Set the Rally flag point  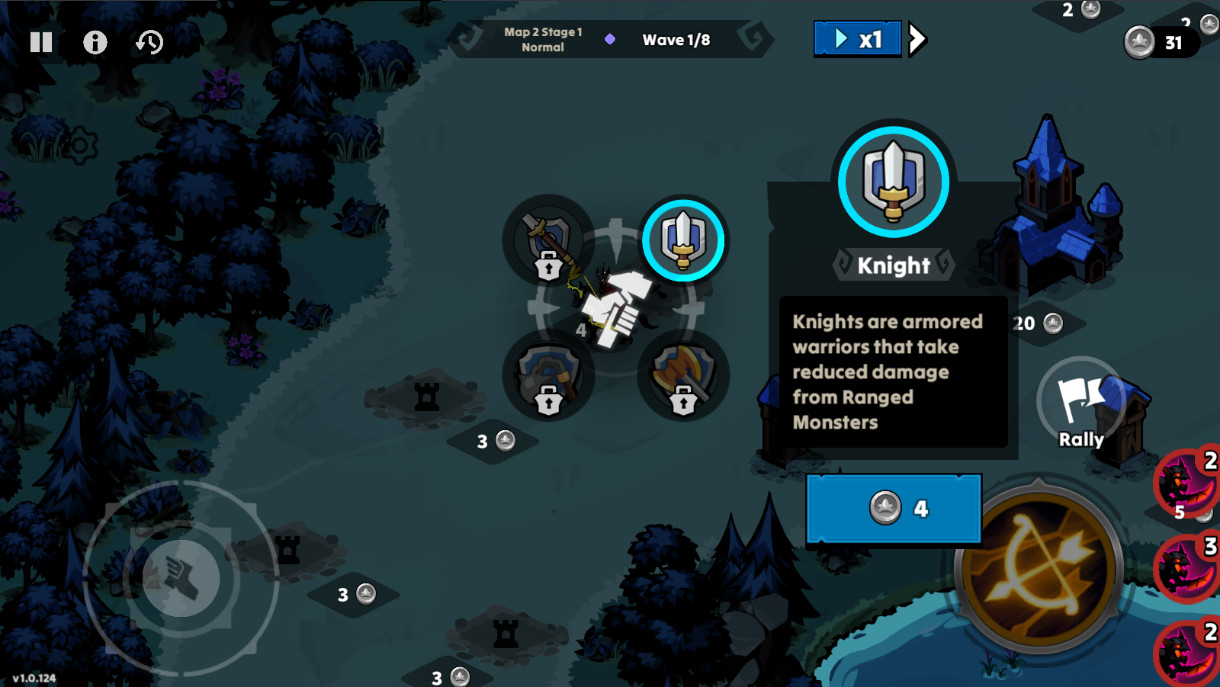click(x=1081, y=402)
